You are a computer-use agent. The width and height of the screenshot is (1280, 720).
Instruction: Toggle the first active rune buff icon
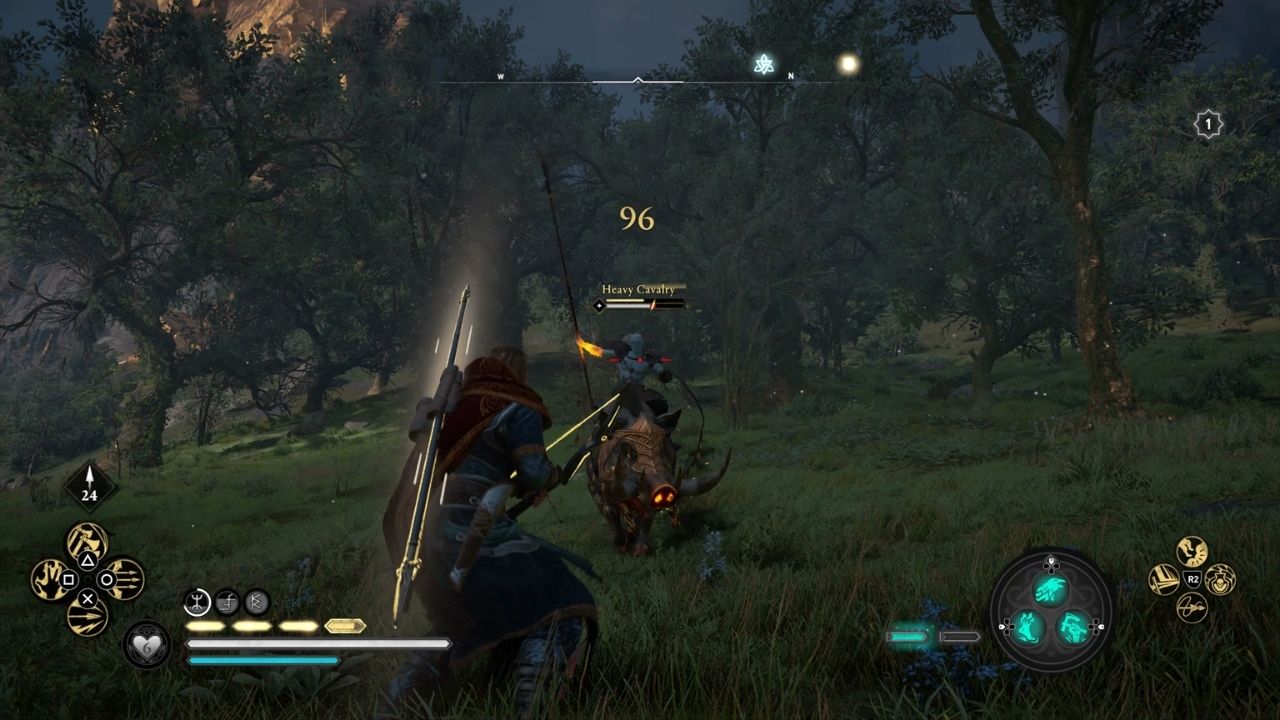198,602
